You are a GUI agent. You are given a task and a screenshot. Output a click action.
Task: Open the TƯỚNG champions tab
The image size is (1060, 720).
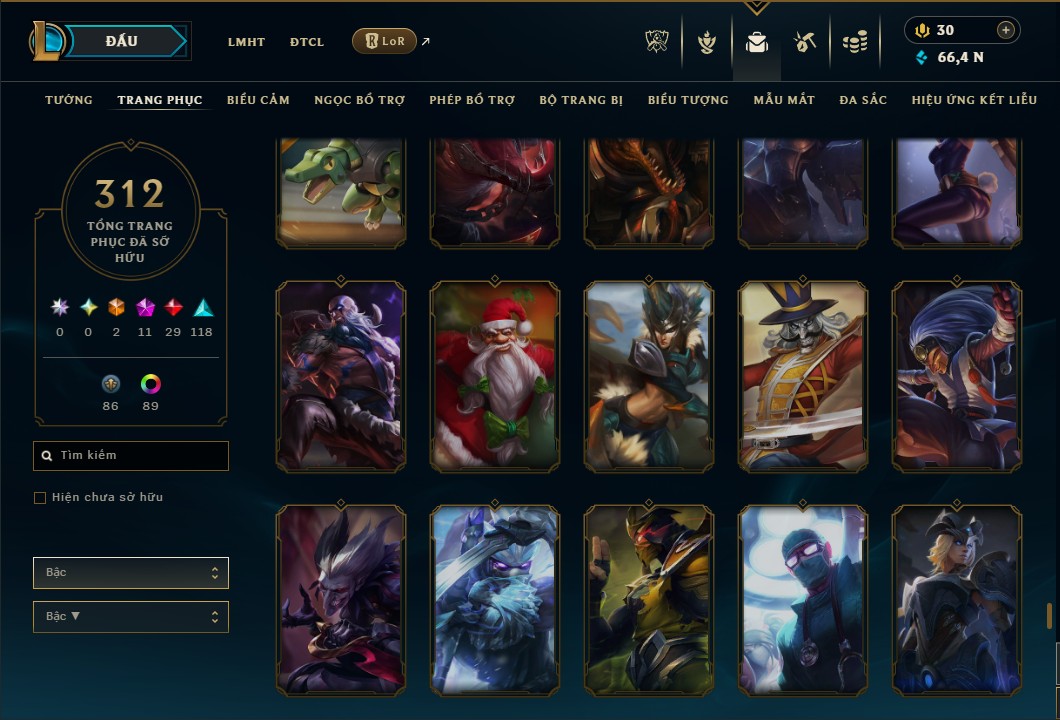coord(69,100)
